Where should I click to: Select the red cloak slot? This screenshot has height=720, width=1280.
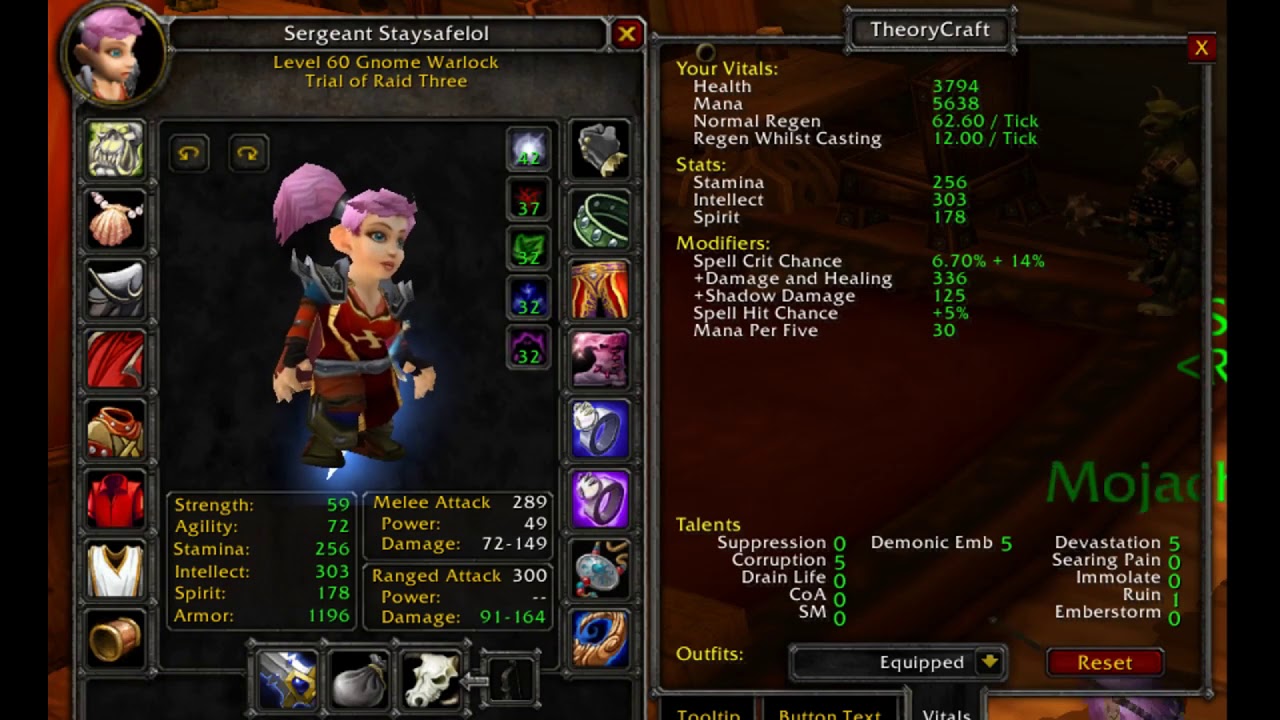pyautogui.click(x=116, y=360)
